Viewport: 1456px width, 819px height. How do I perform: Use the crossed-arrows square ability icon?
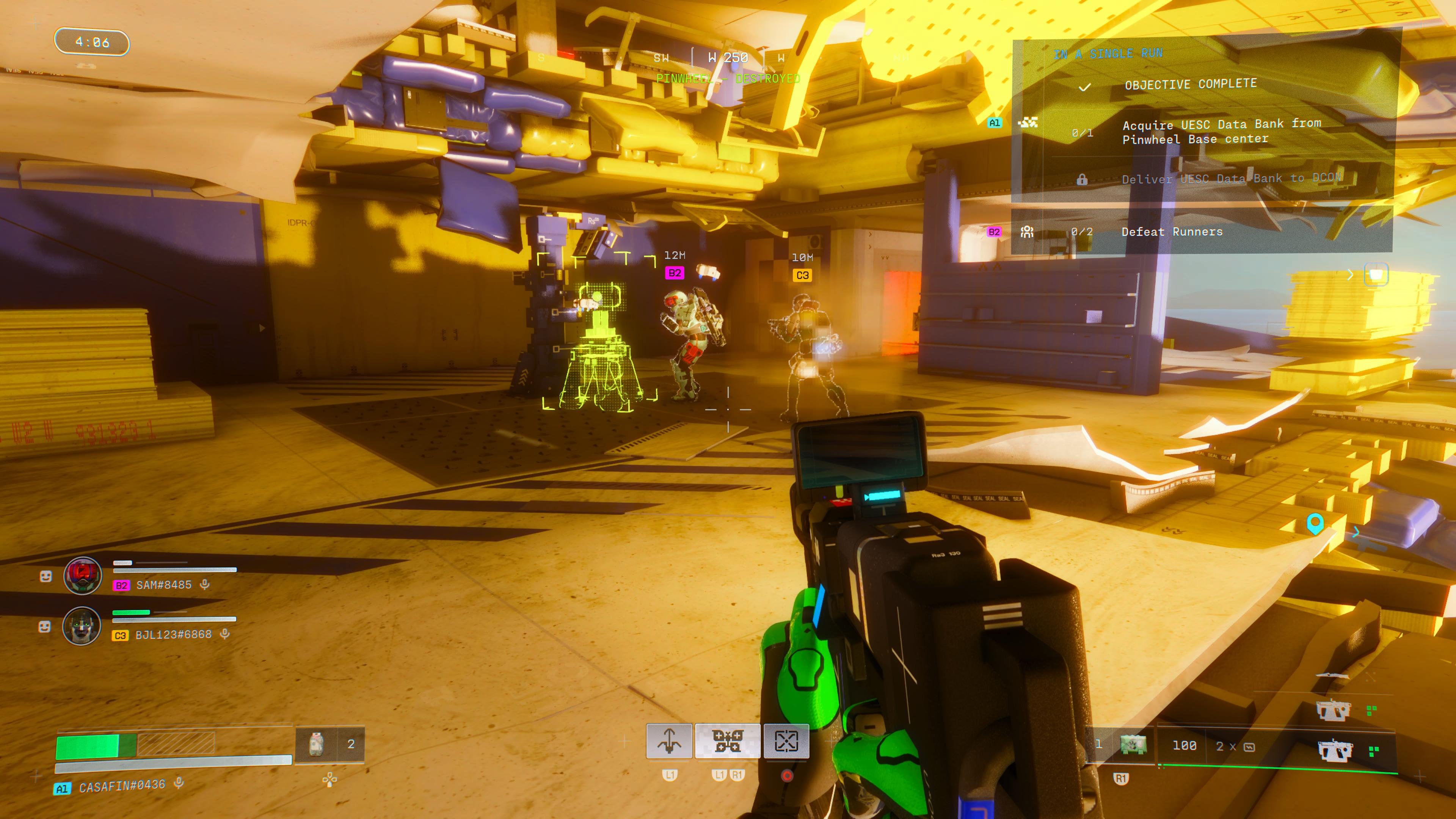(786, 741)
